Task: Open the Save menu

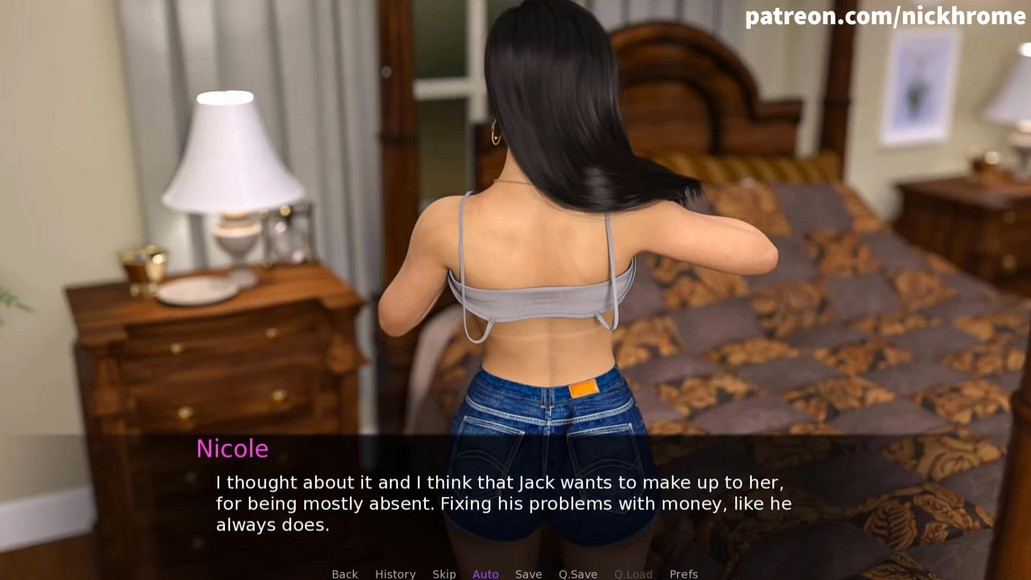Action: coord(528,574)
